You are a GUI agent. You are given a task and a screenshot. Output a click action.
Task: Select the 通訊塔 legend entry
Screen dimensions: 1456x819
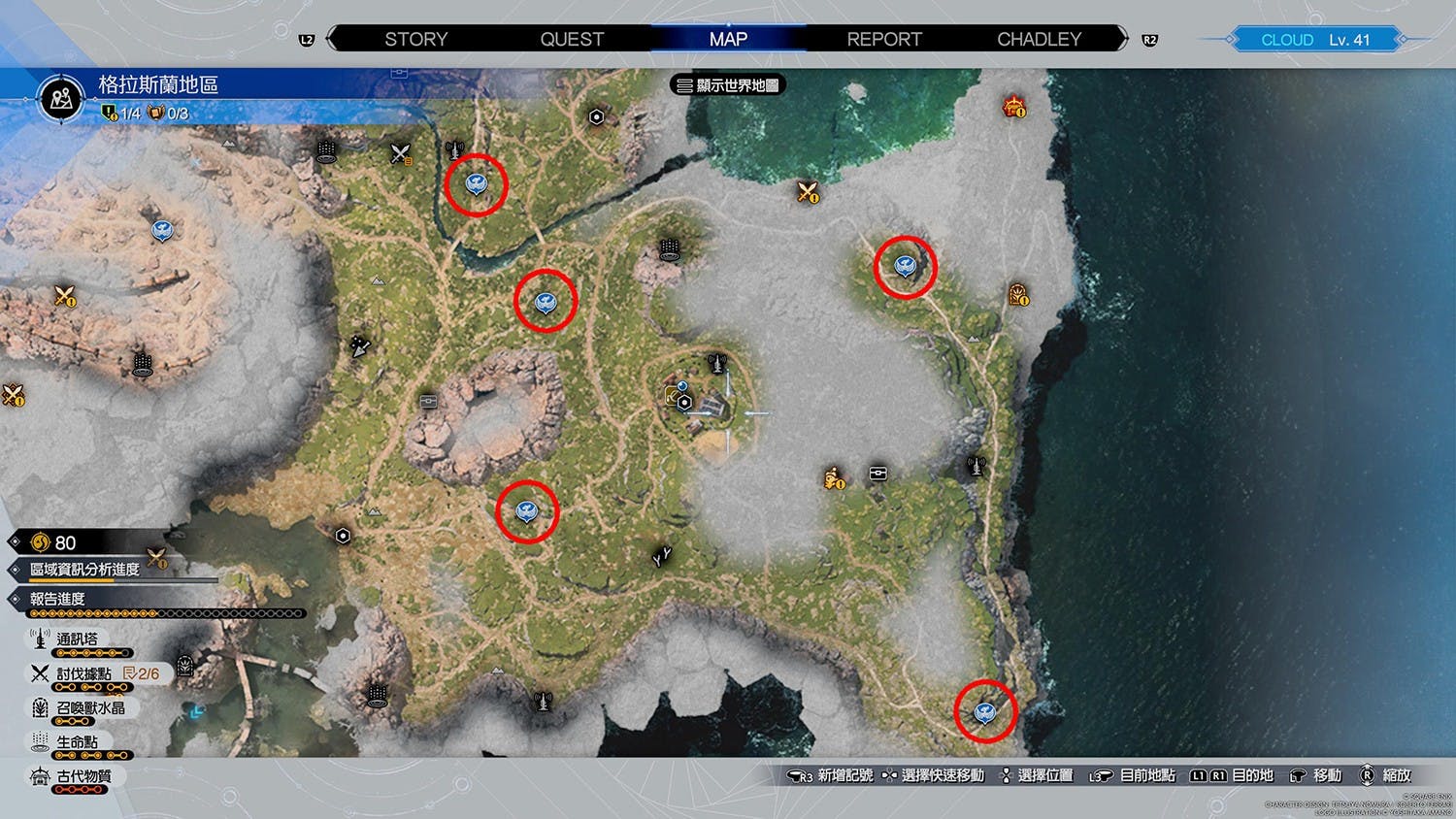[x=77, y=639]
